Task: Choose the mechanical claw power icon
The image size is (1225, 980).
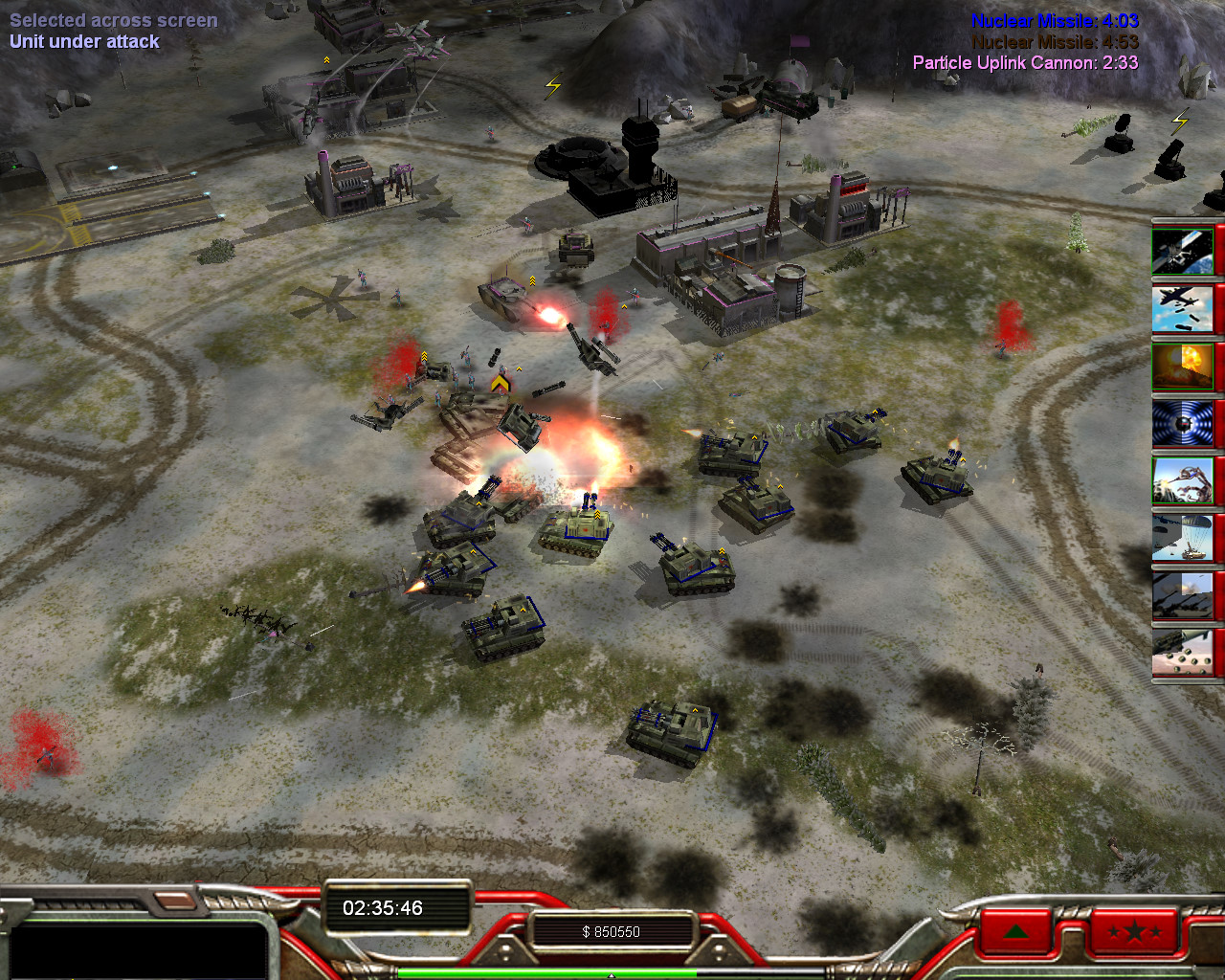Action: 1183,481
